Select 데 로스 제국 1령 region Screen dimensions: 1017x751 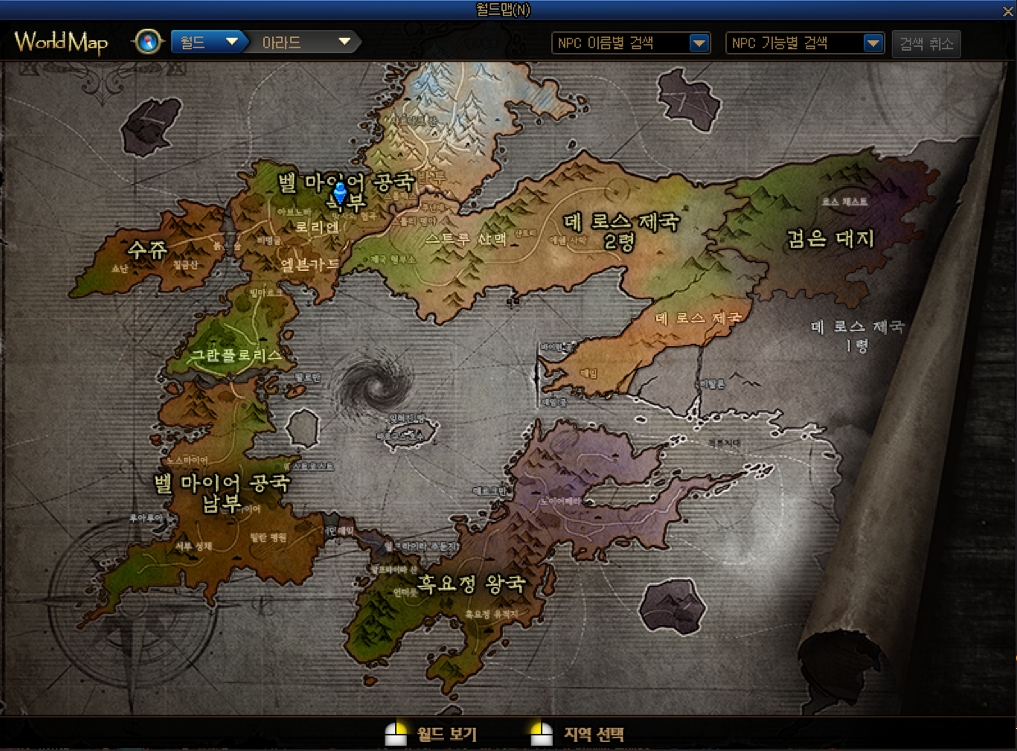(857, 335)
